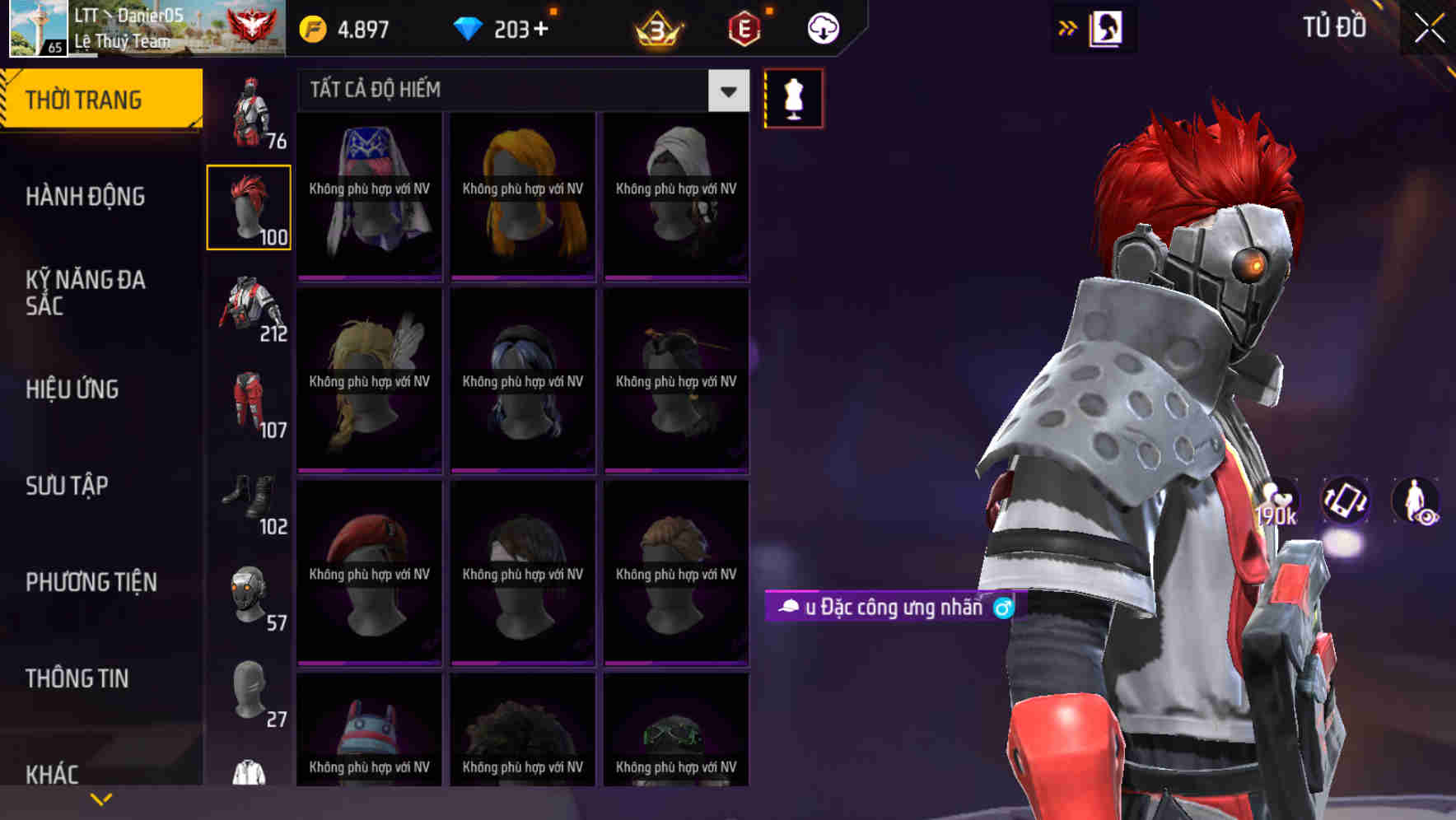1456x820 pixels.
Task: Click the gold crown rank badge
Action: (653, 27)
